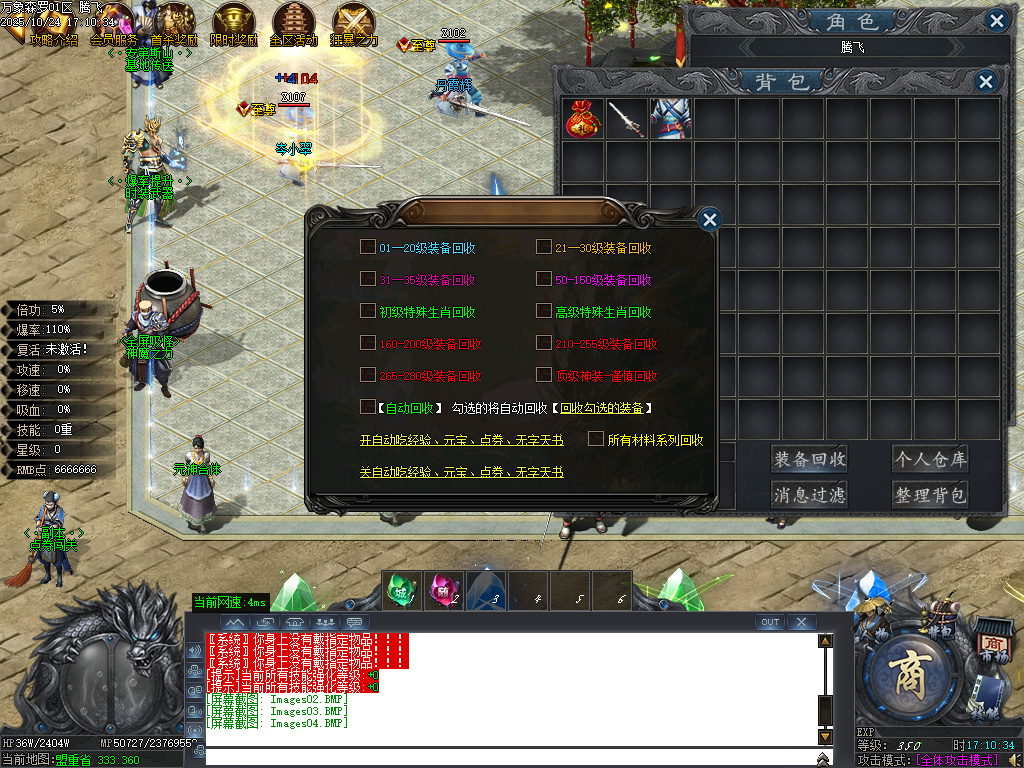Open the 消息过滤 message filter
The width and height of the screenshot is (1024, 768).
(x=809, y=495)
